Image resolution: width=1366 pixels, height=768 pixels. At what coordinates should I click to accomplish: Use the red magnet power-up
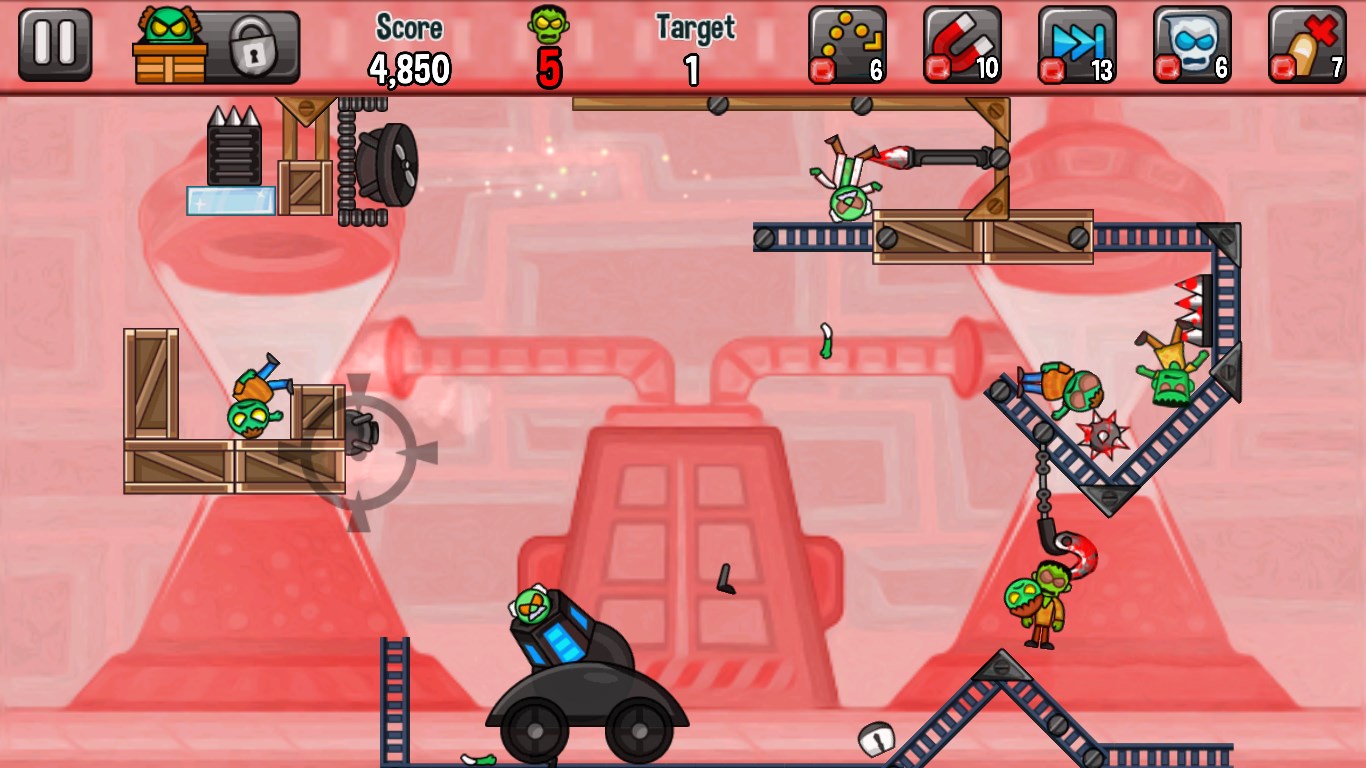tap(962, 45)
